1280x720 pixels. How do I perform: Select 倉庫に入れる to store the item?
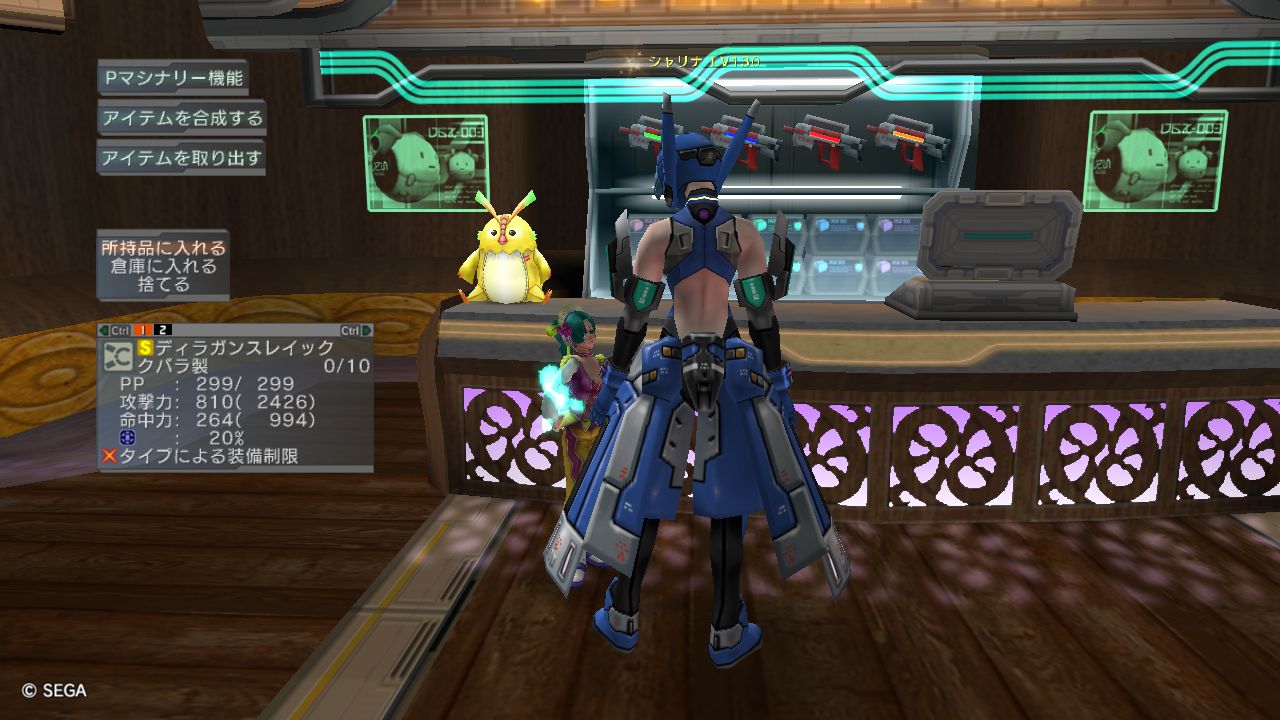[x=163, y=267]
